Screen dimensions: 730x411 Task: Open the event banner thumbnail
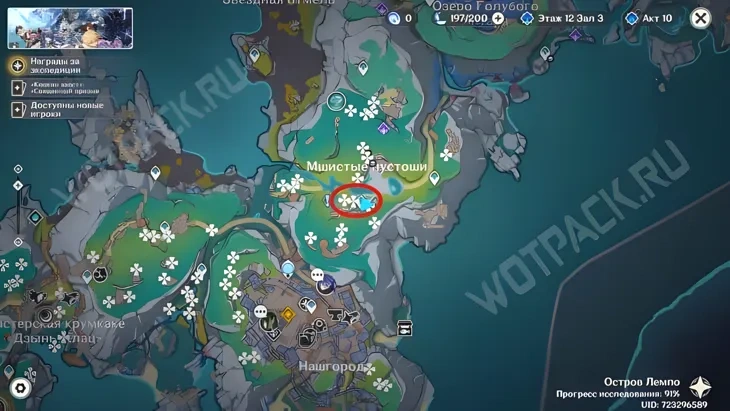click(70, 29)
